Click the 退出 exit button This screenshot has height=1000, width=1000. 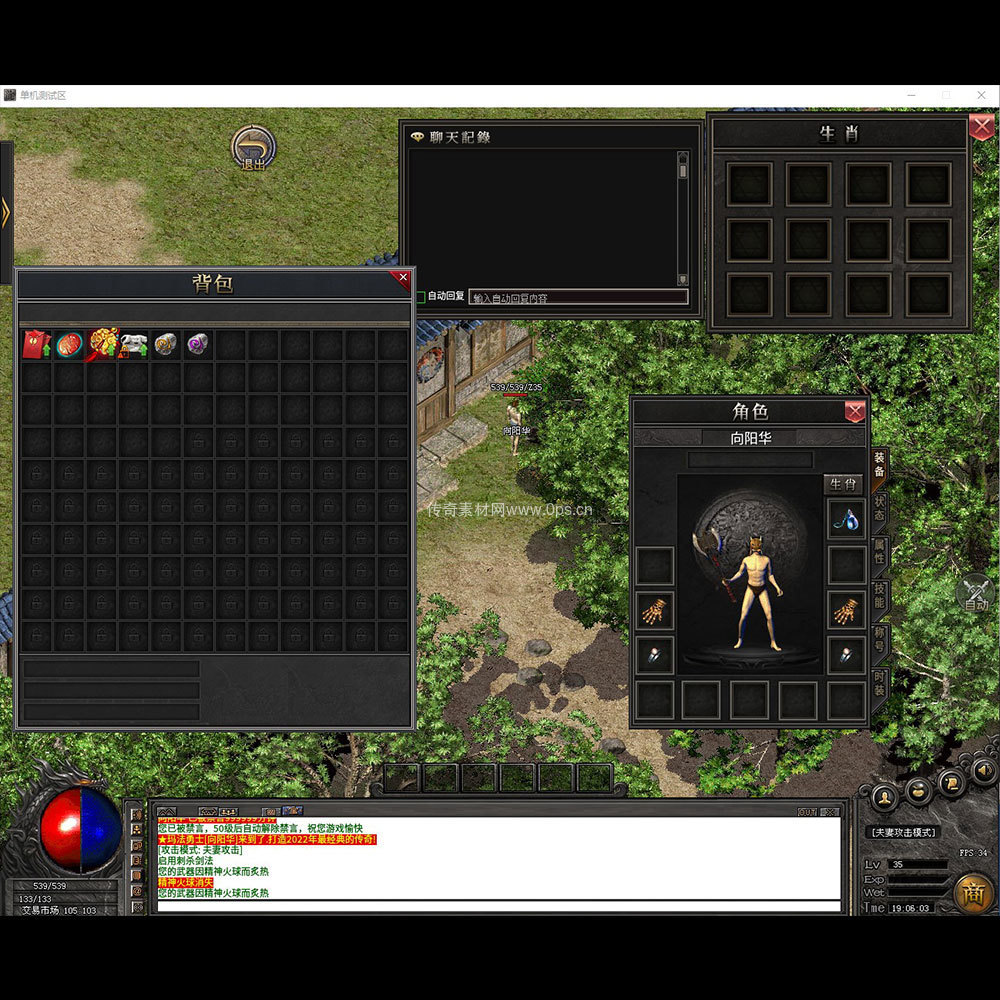click(253, 148)
